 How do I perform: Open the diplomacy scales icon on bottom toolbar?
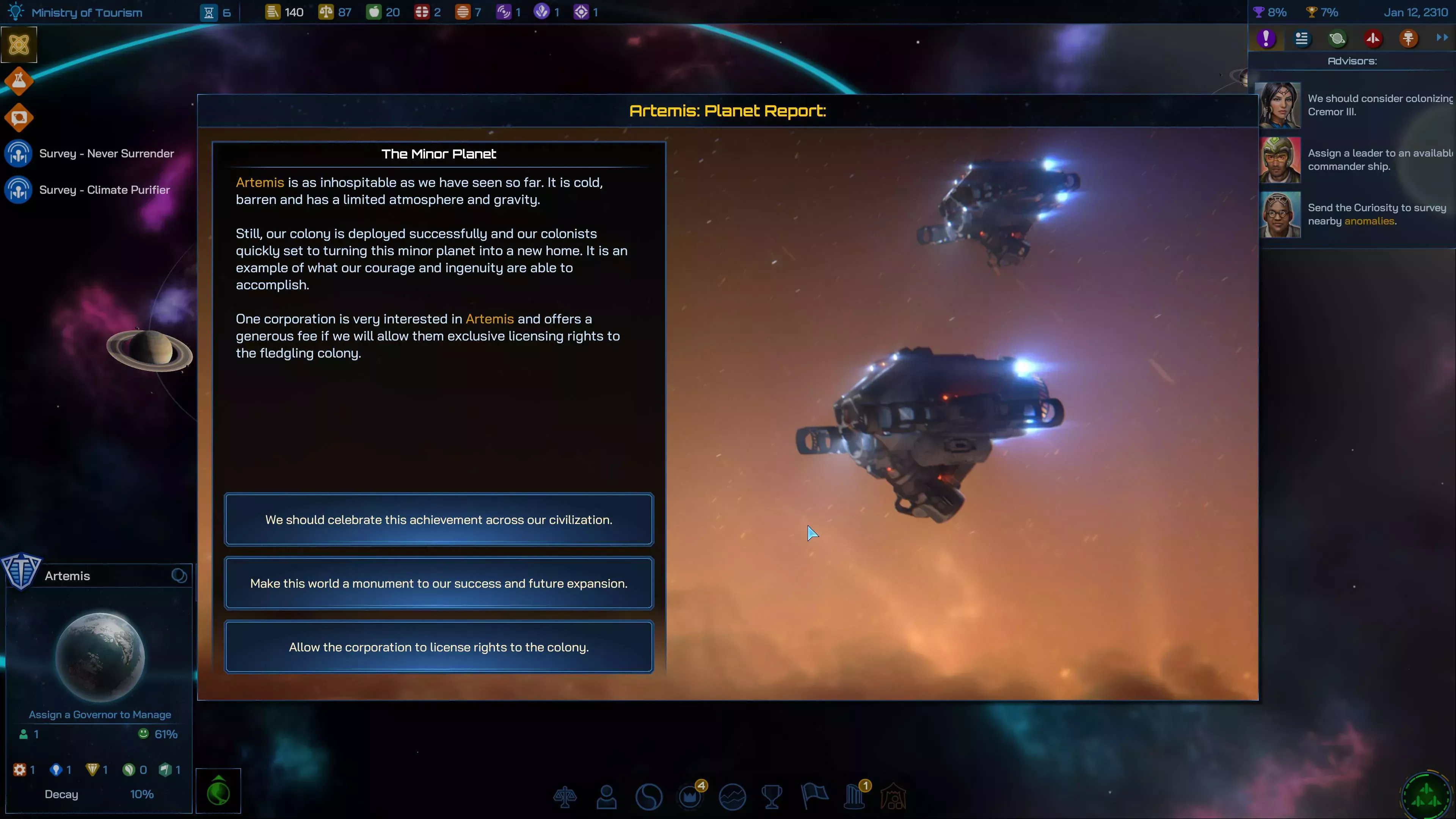point(565,796)
